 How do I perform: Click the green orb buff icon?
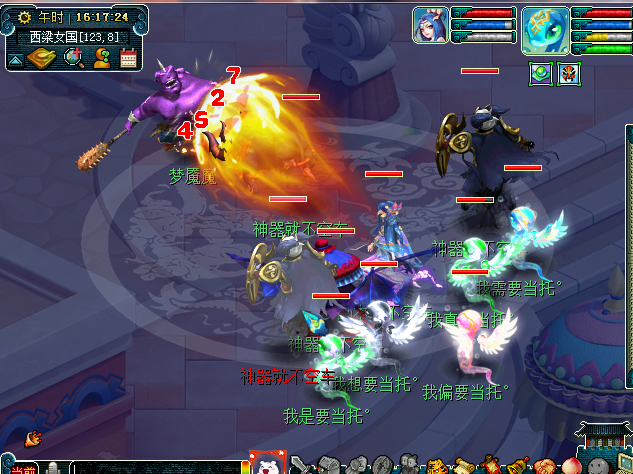point(540,73)
